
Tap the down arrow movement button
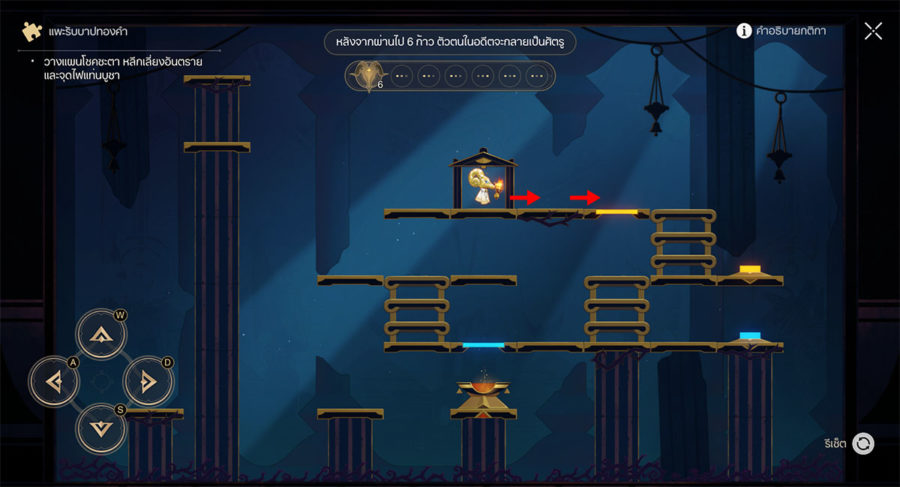click(x=101, y=427)
